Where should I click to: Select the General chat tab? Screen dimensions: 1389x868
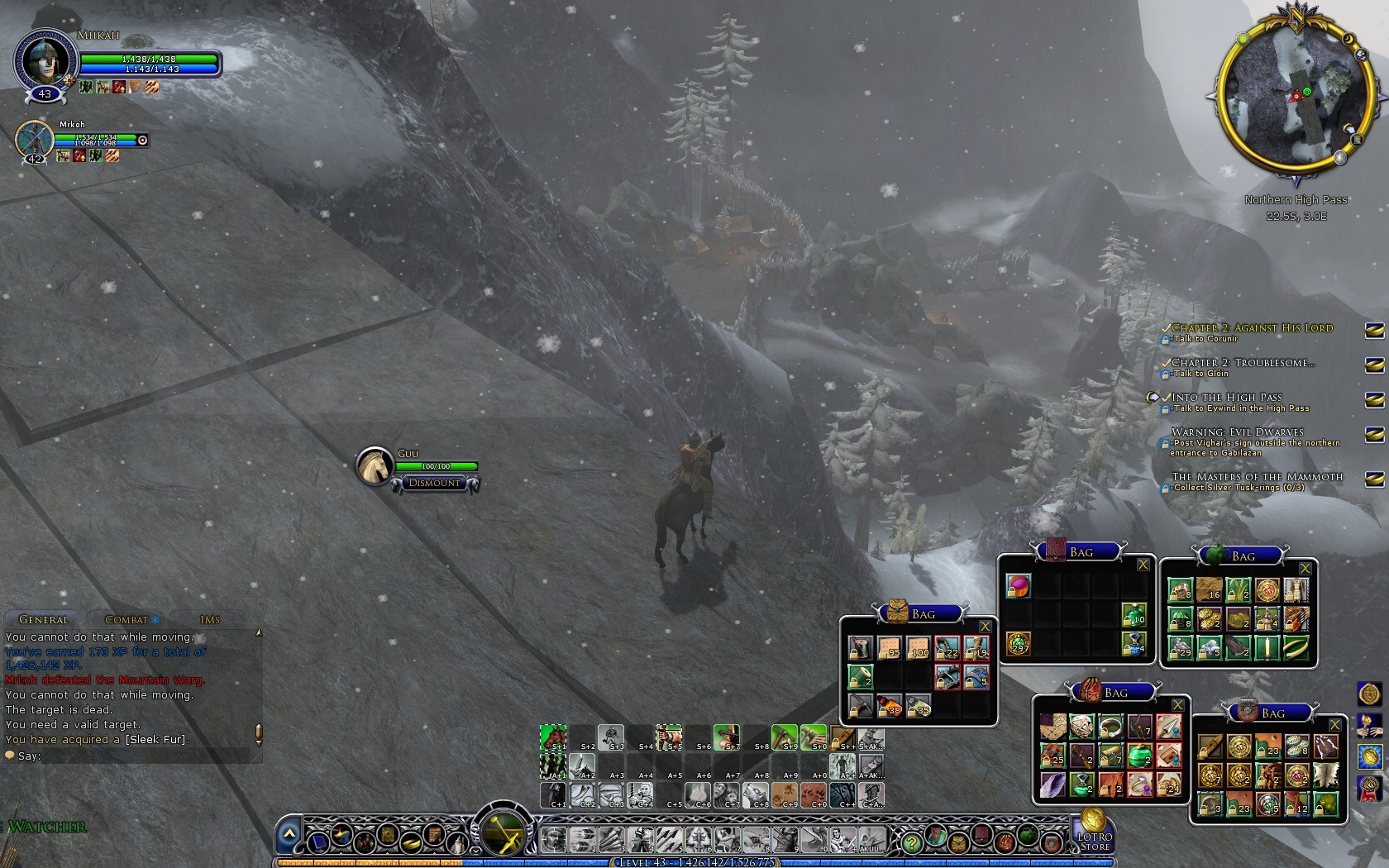click(44, 619)
